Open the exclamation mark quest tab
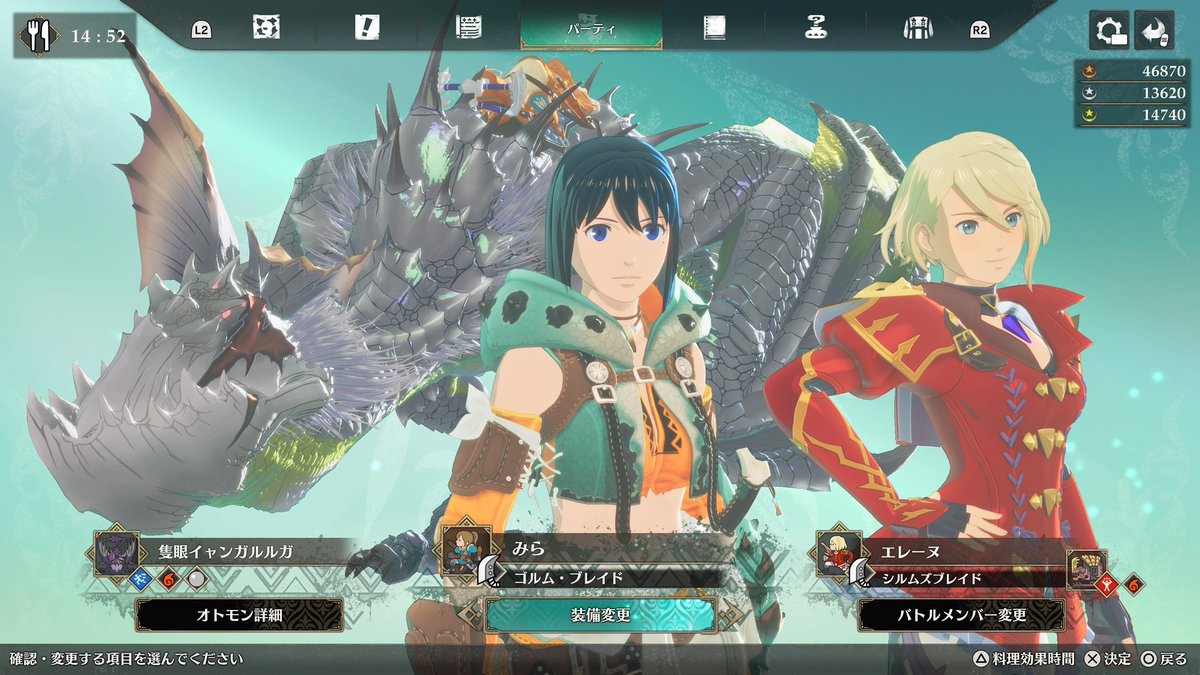This screenshot has width=1200, height=675. click(366, 28)
